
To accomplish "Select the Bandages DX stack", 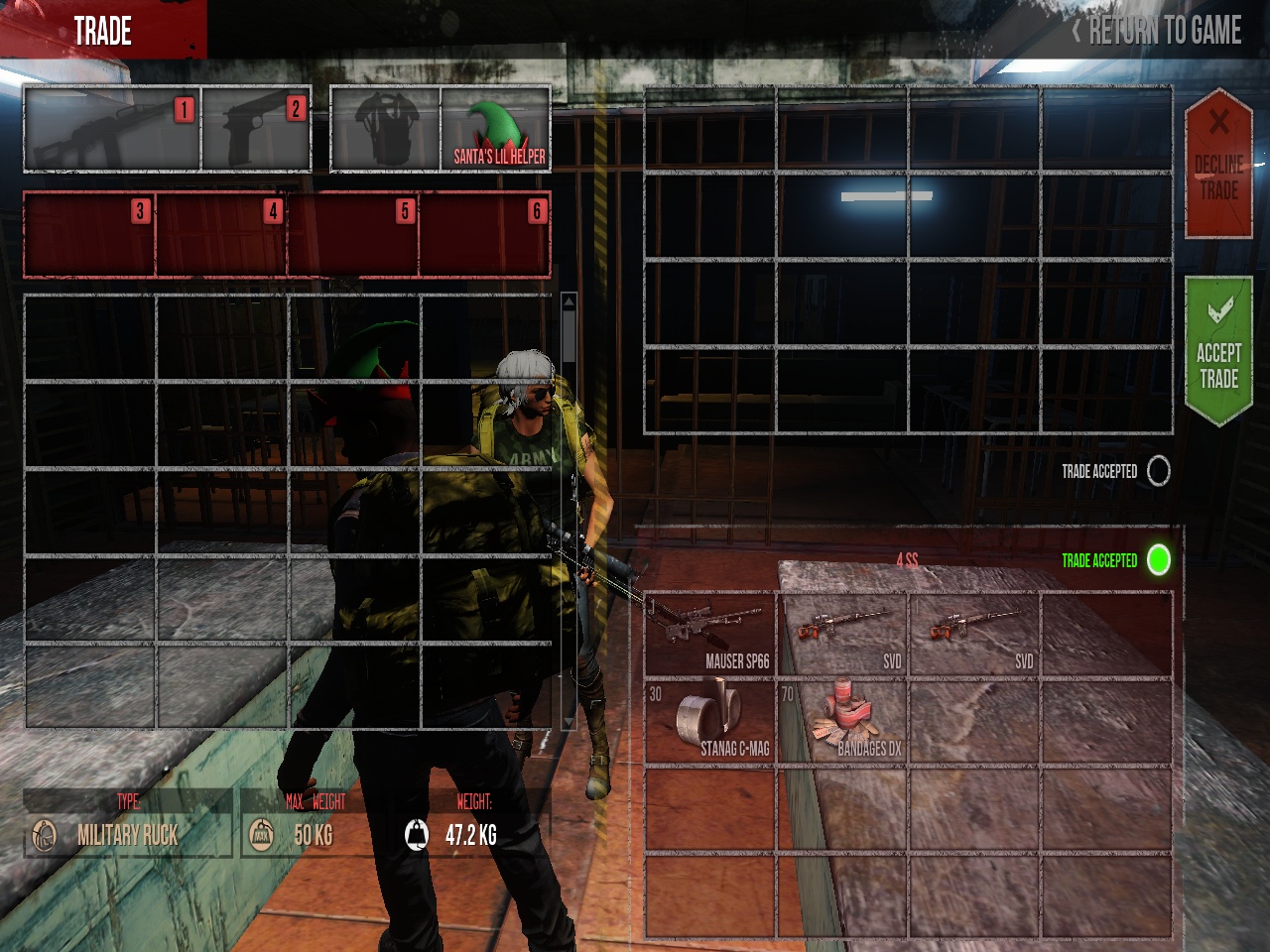I will [x=842, y=721].
